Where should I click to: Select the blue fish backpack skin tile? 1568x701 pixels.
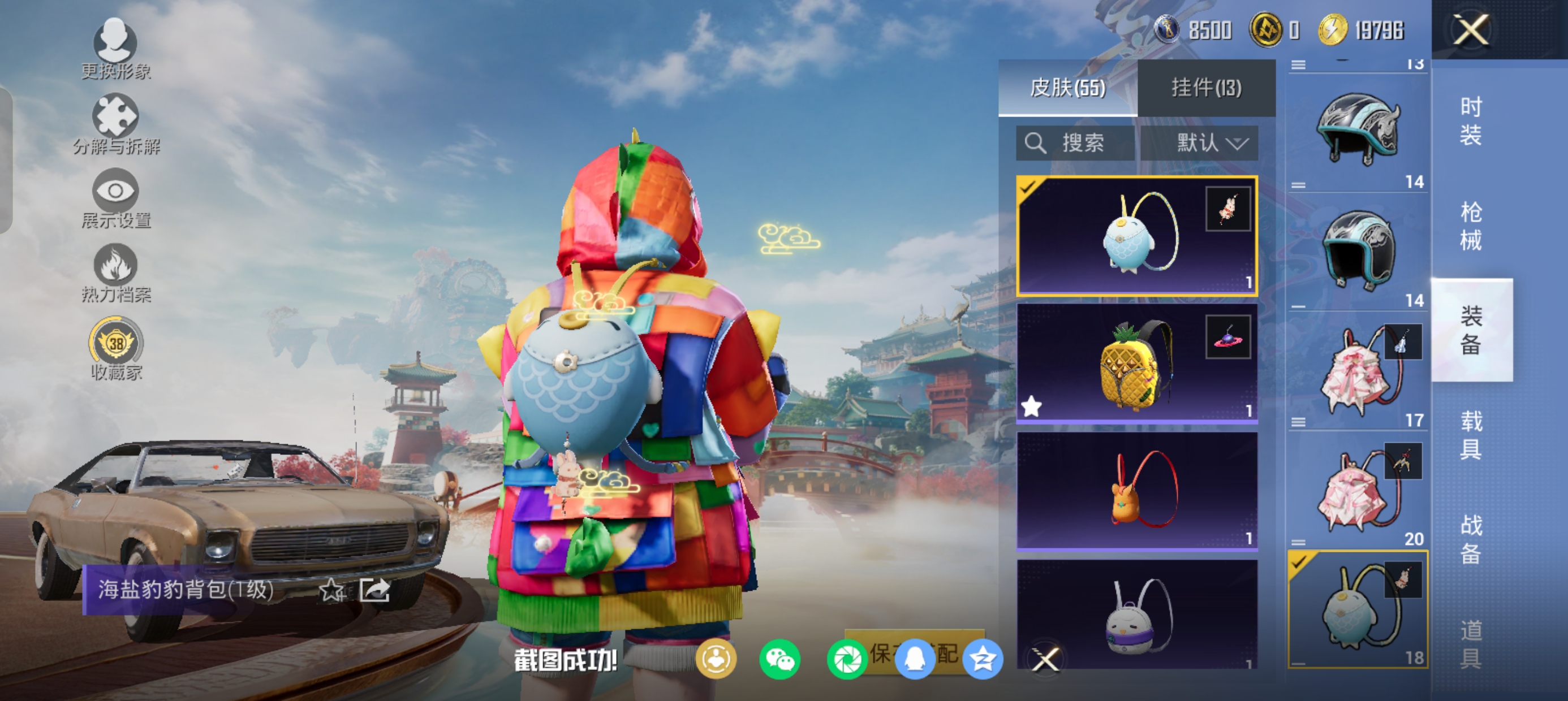click(x=1136, y=236)
